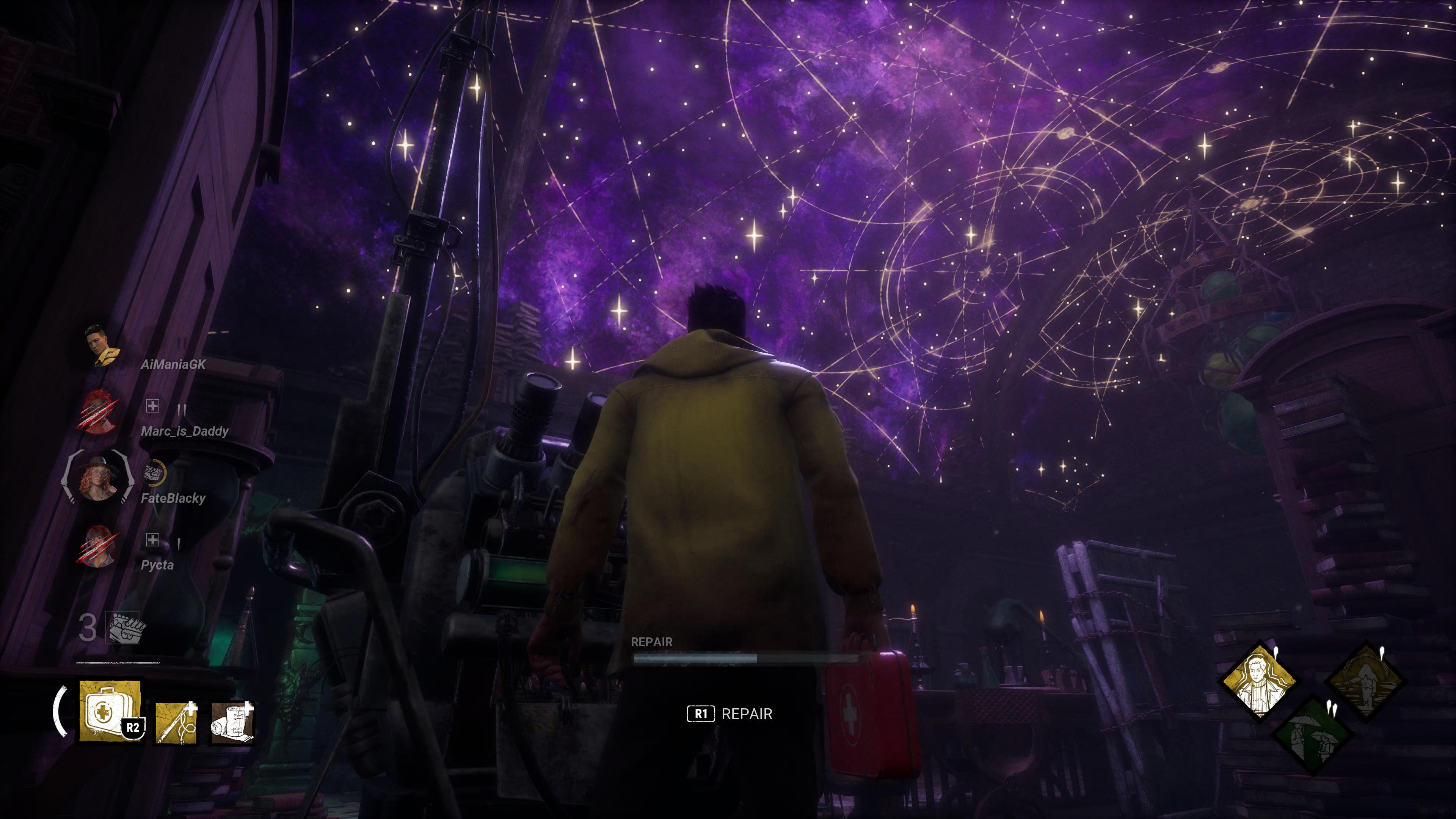The height and width of the screenshot is (819, 1456).
Task: Click Pycta's injured survivor portrait
Action: coord(98,546)
